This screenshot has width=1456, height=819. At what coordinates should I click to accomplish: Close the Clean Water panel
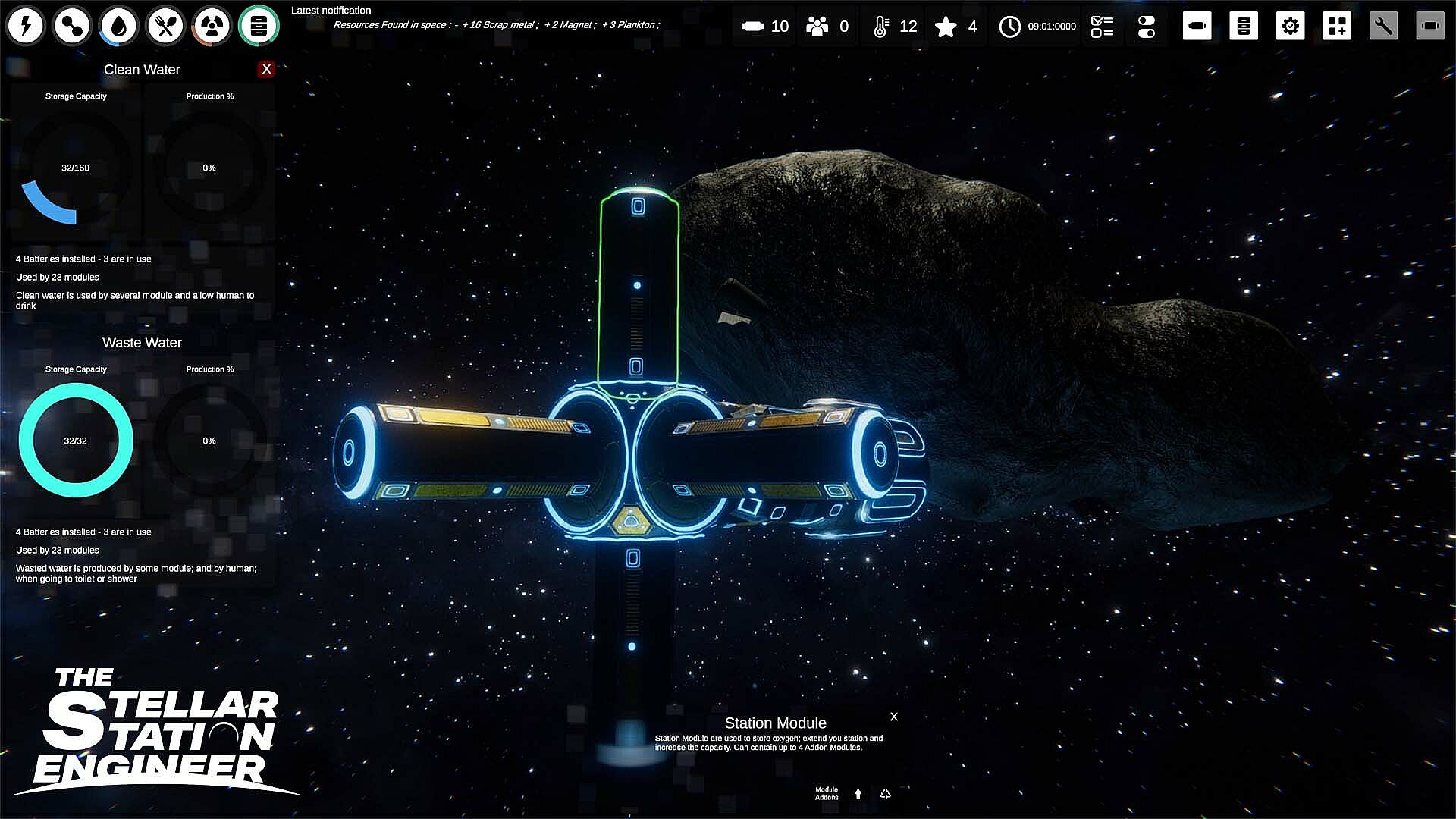coord(266,69)
